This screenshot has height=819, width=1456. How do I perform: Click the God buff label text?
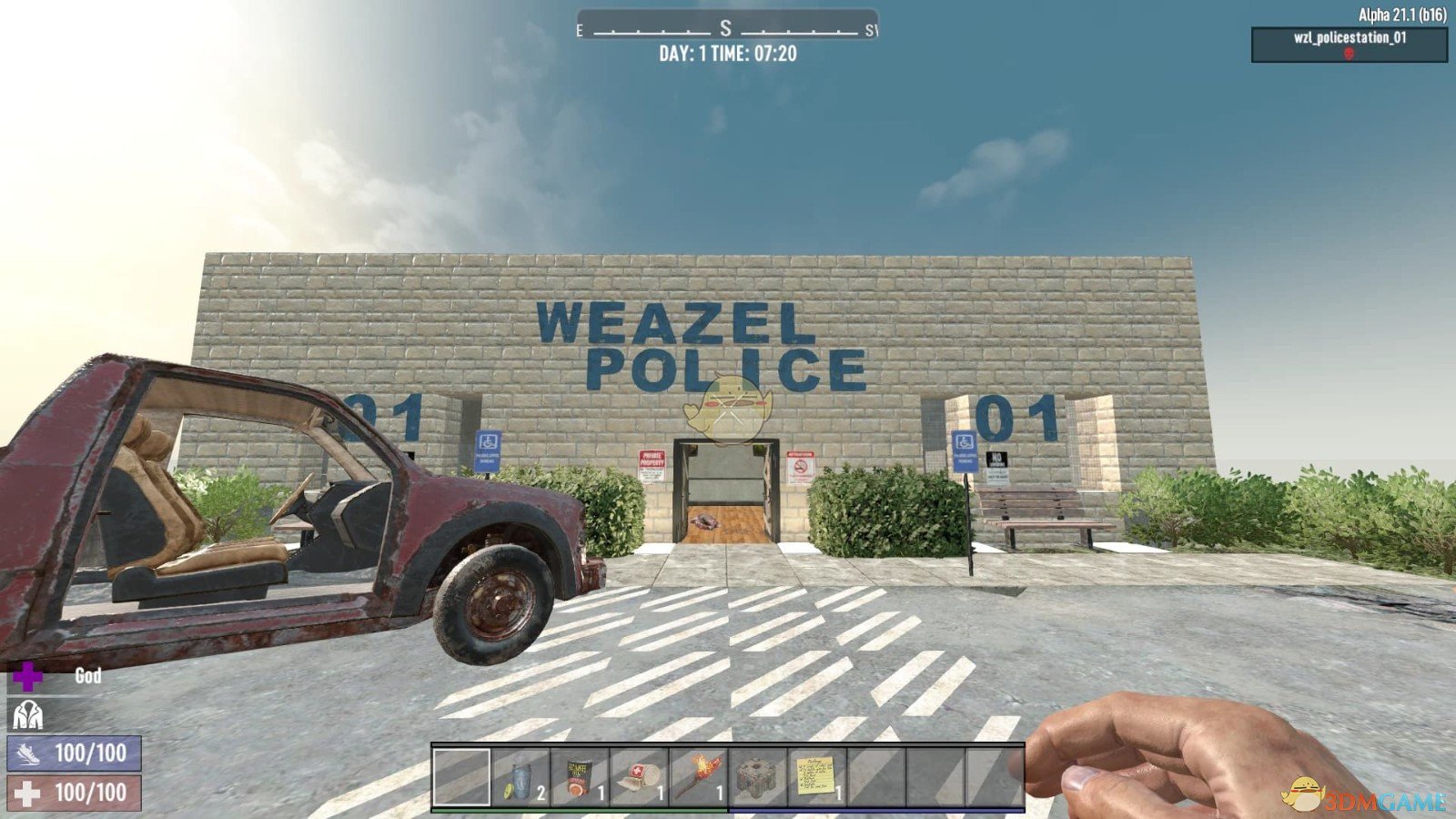click(x=86, y=677)
